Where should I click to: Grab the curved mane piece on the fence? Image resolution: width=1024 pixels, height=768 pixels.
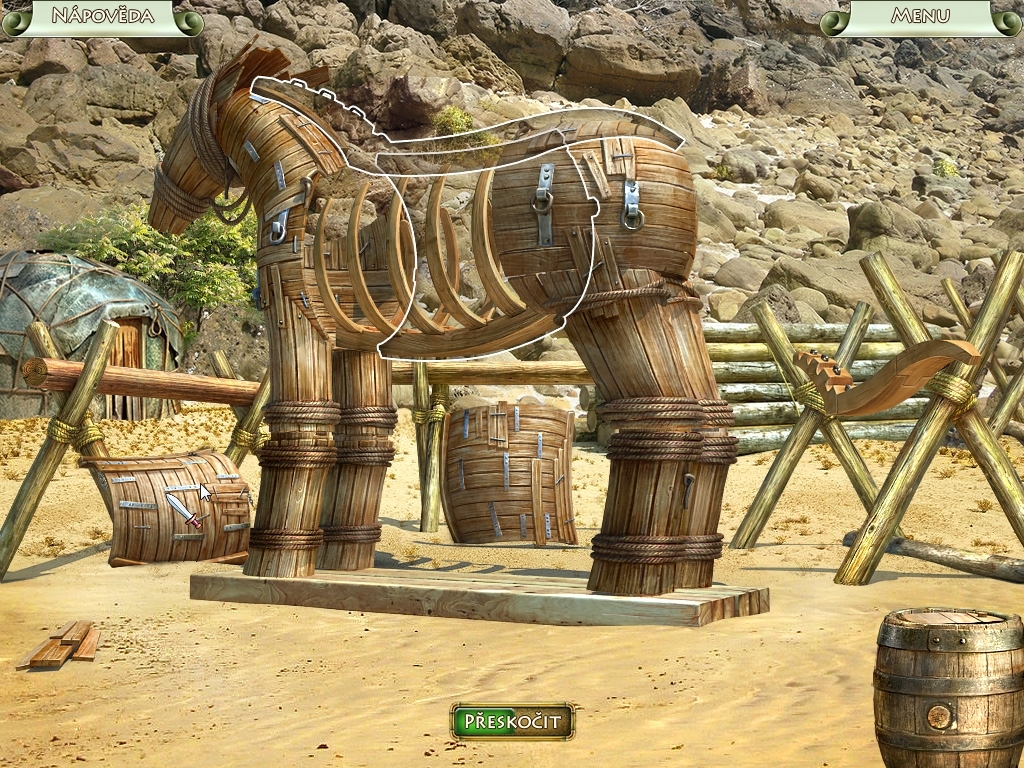tap(885, 375)
